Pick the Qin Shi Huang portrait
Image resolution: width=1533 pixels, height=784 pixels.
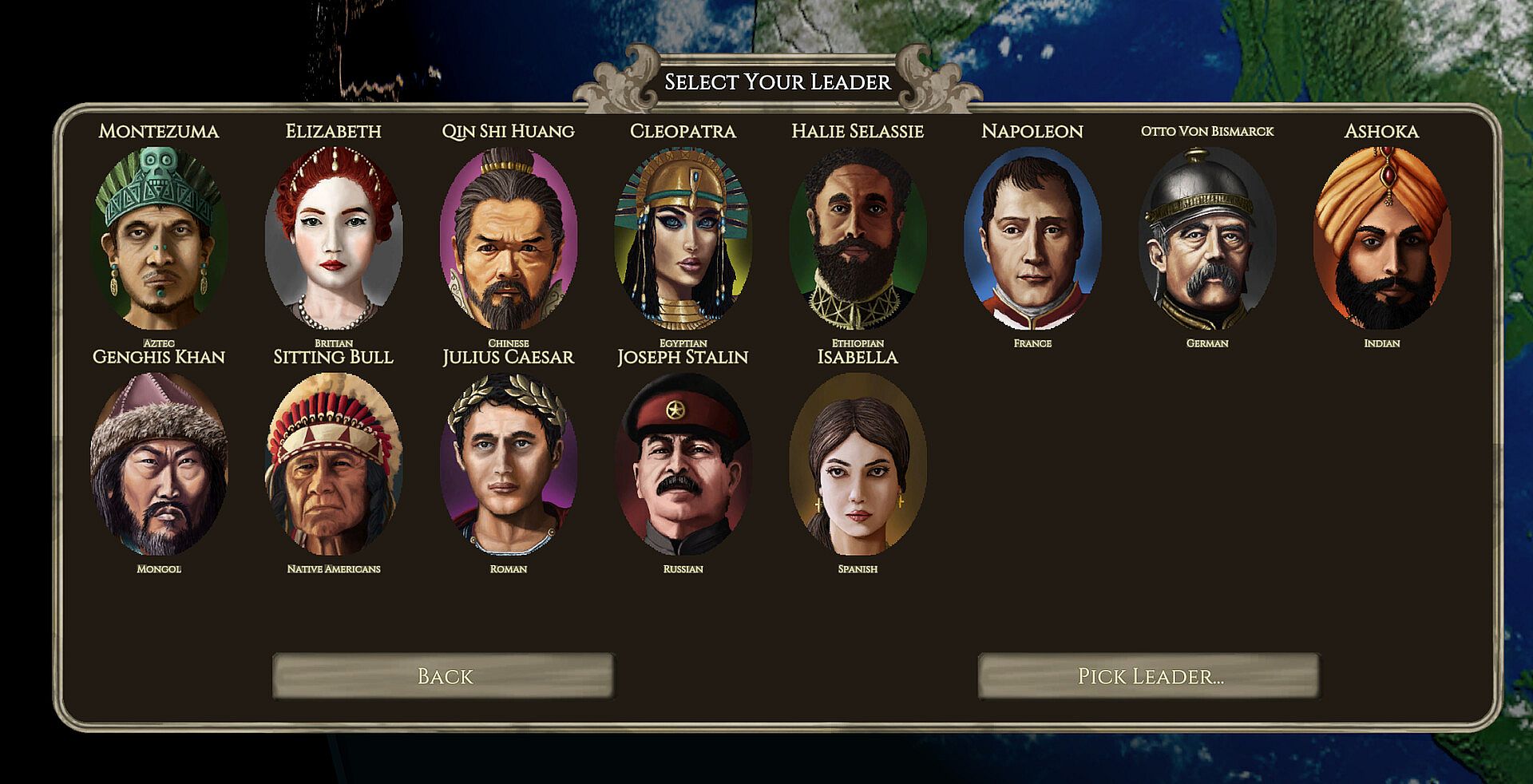tap(508, 238)
